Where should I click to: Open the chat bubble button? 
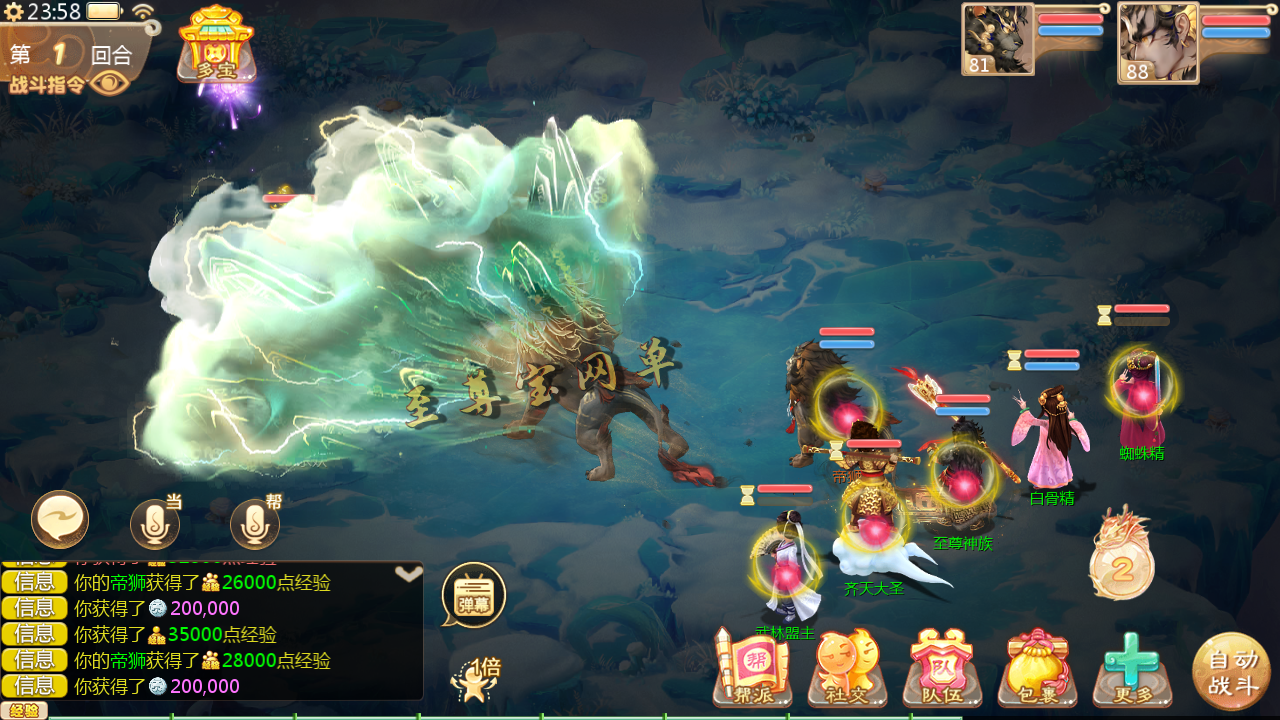point(60,520)
